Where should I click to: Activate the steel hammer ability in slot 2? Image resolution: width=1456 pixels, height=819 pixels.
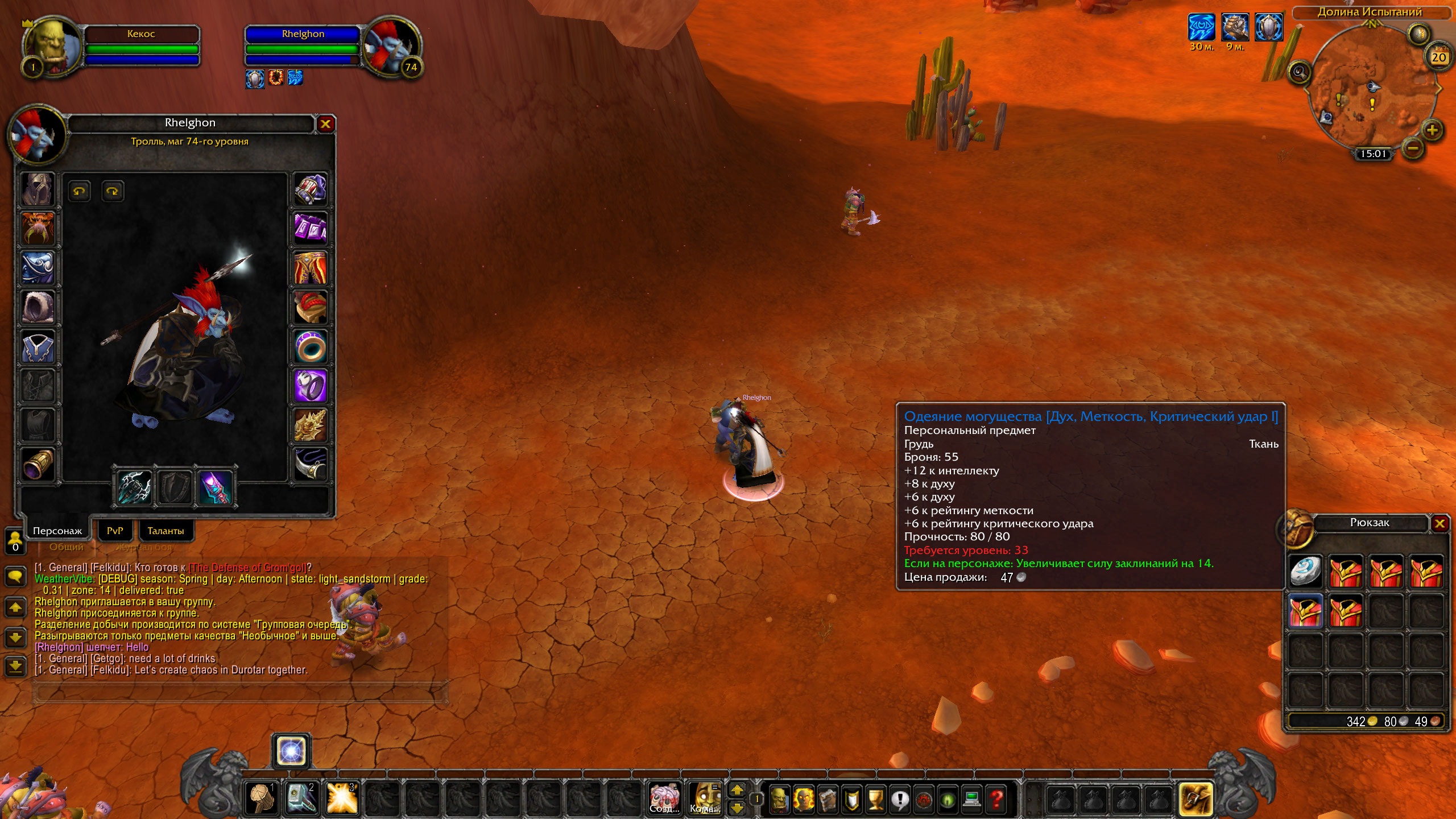(301, 797)
